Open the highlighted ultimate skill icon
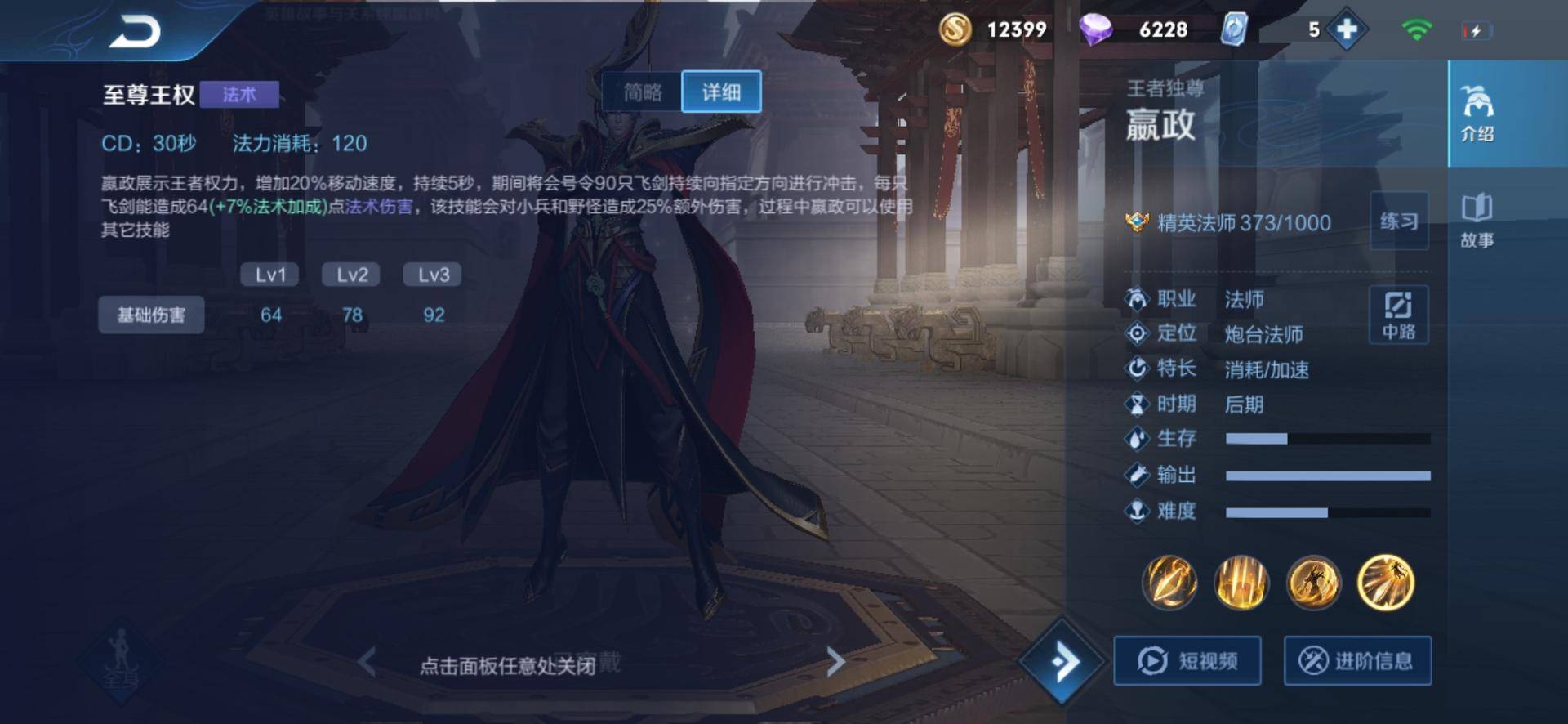Image resolution: width=1568 pixels, height=724 pixels. tap(1388, 583)
